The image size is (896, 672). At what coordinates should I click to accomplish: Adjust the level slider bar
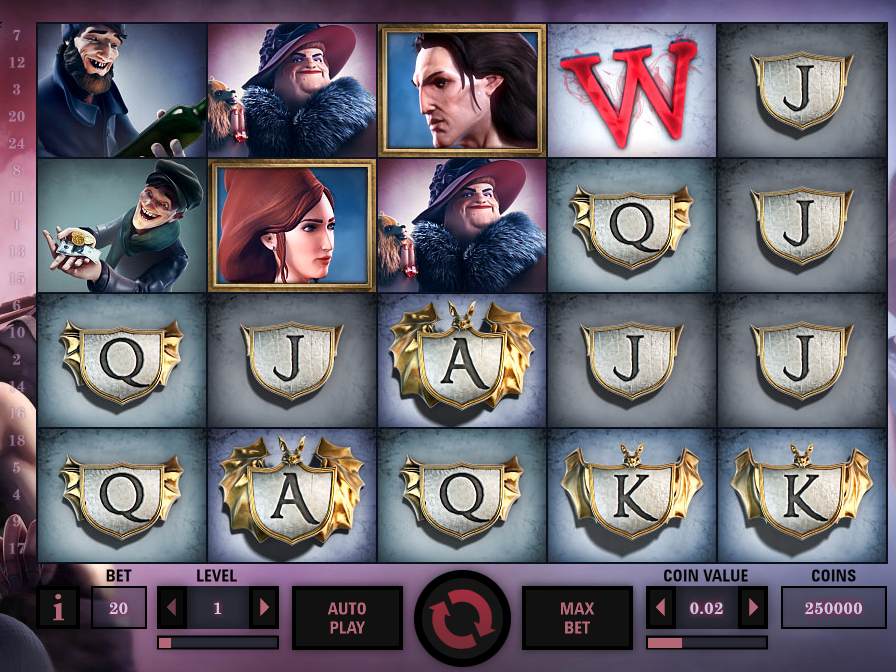tap(218, 642)
